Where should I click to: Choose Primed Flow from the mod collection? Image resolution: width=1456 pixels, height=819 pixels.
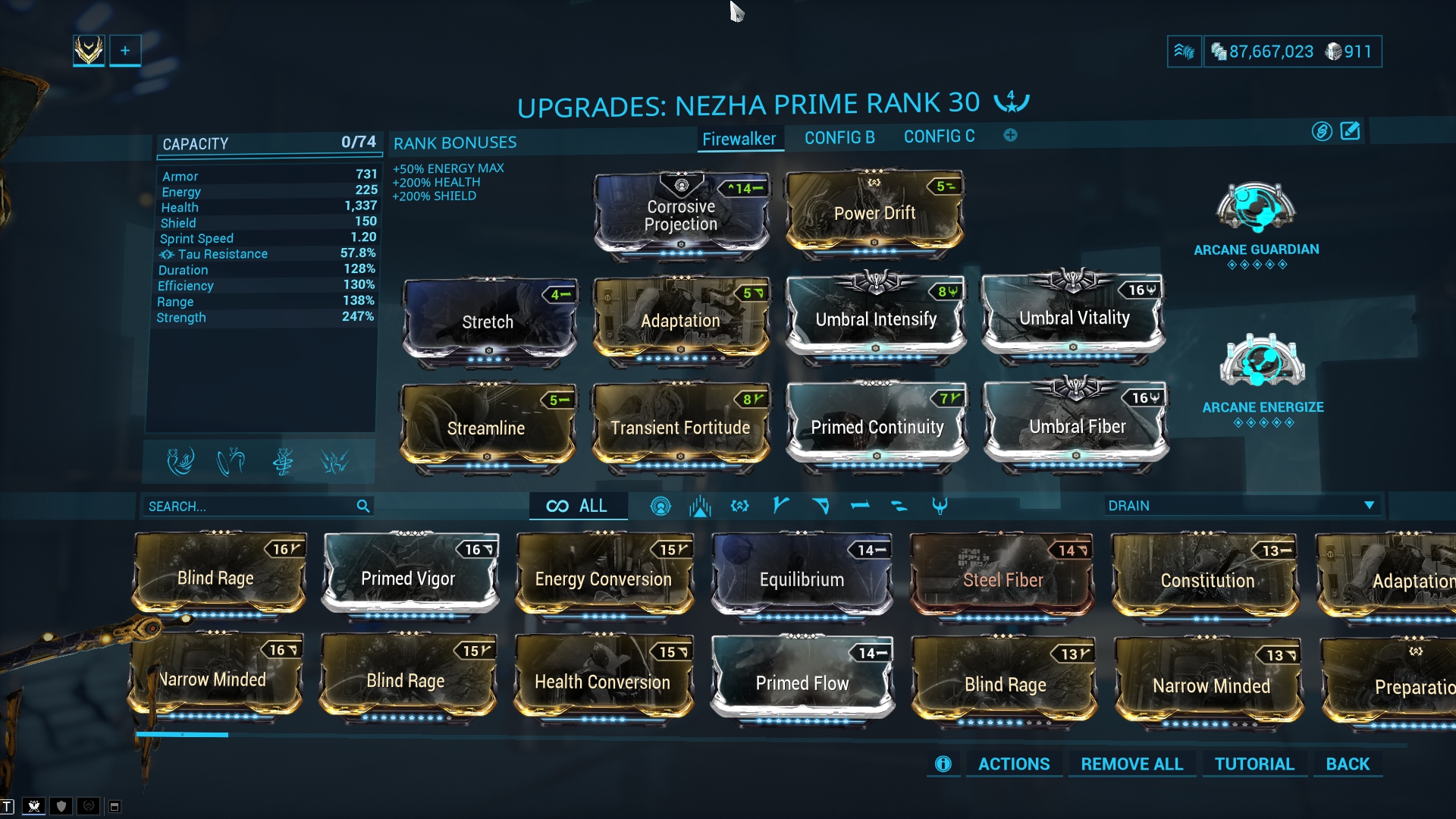802,682
